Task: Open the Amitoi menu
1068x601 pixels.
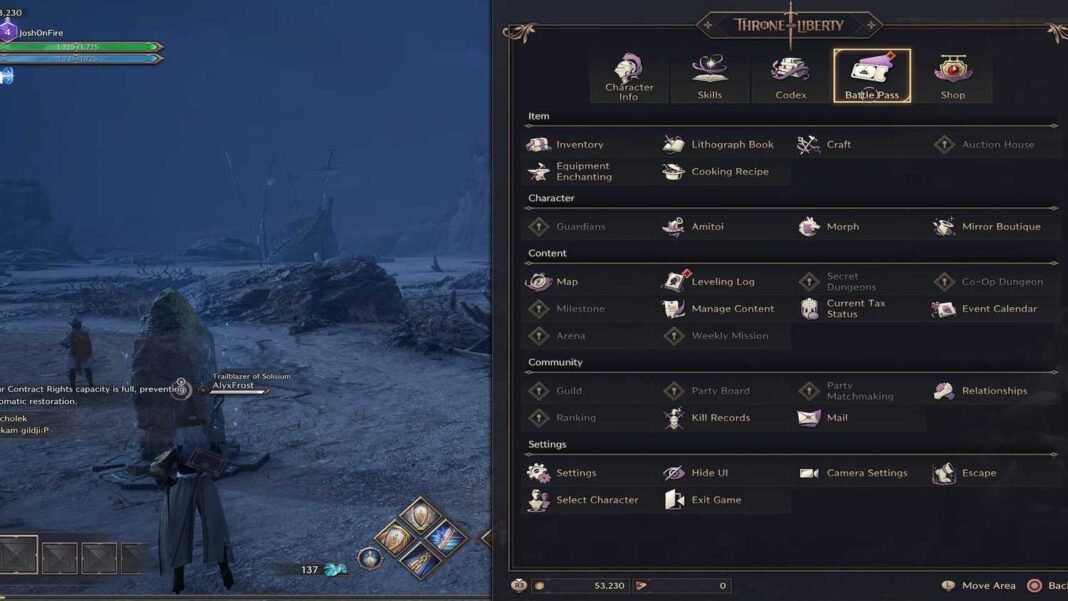Action: click(707, 227)
